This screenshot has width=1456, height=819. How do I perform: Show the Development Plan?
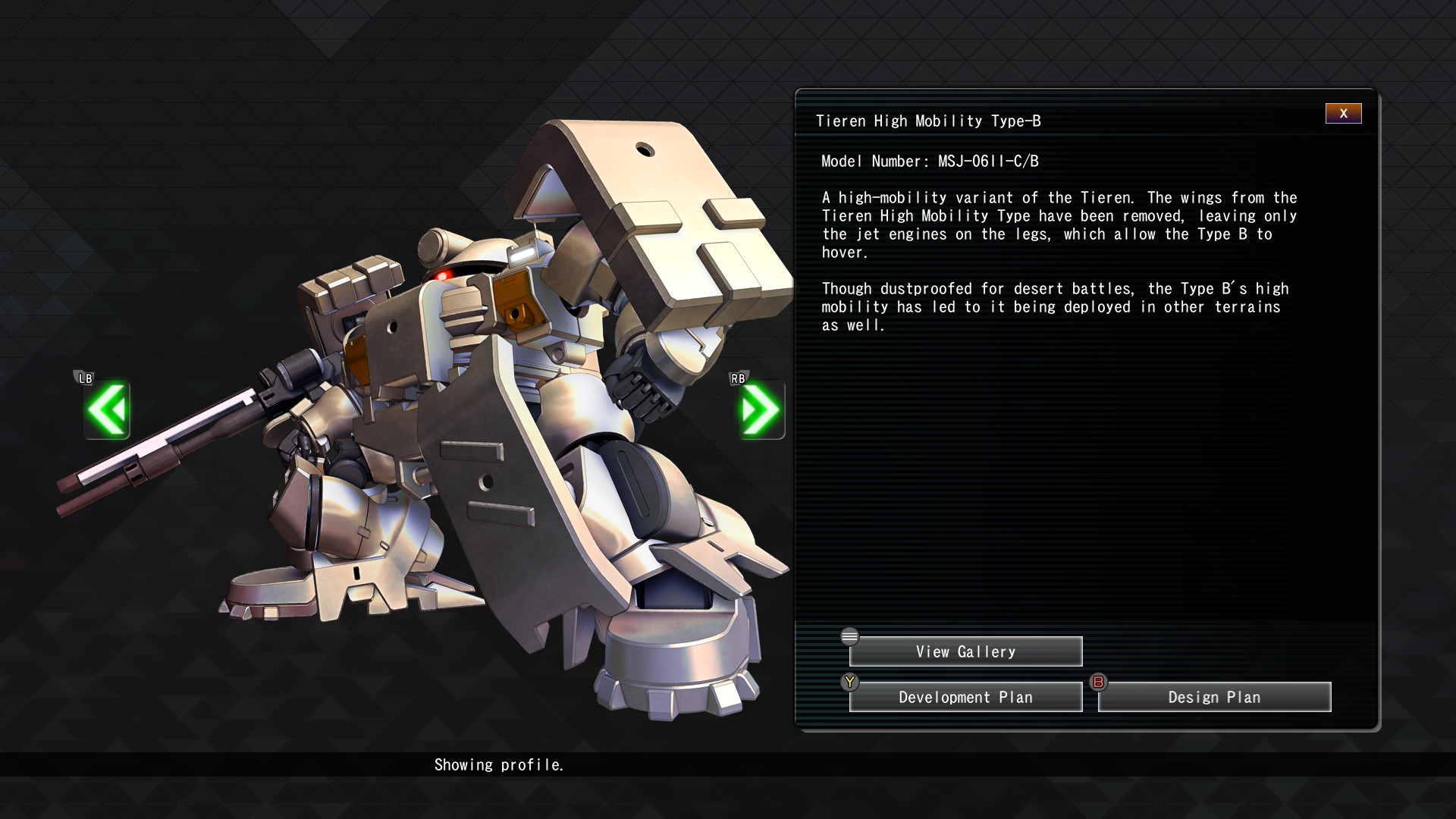[965, 697]
